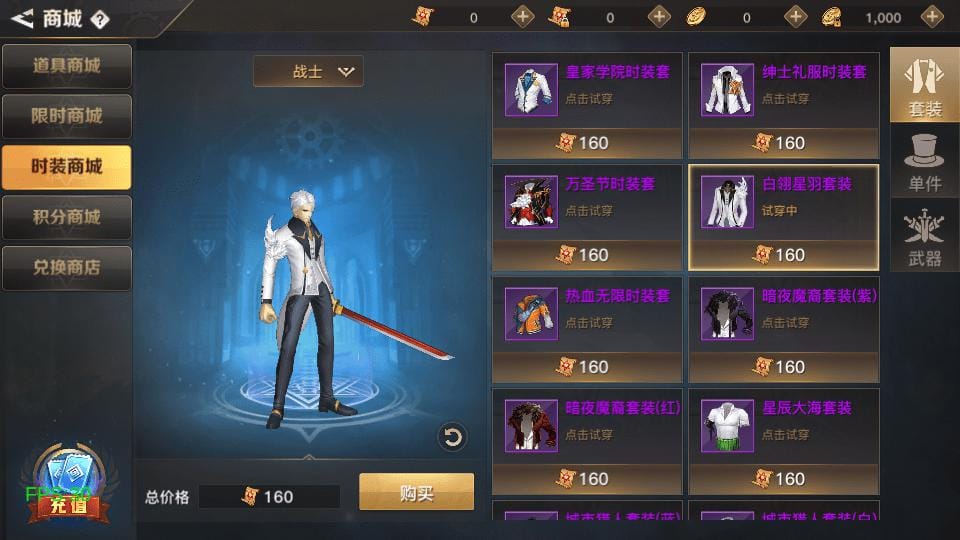Switch to the 单件 single-piece category

[x=924, y=160]
